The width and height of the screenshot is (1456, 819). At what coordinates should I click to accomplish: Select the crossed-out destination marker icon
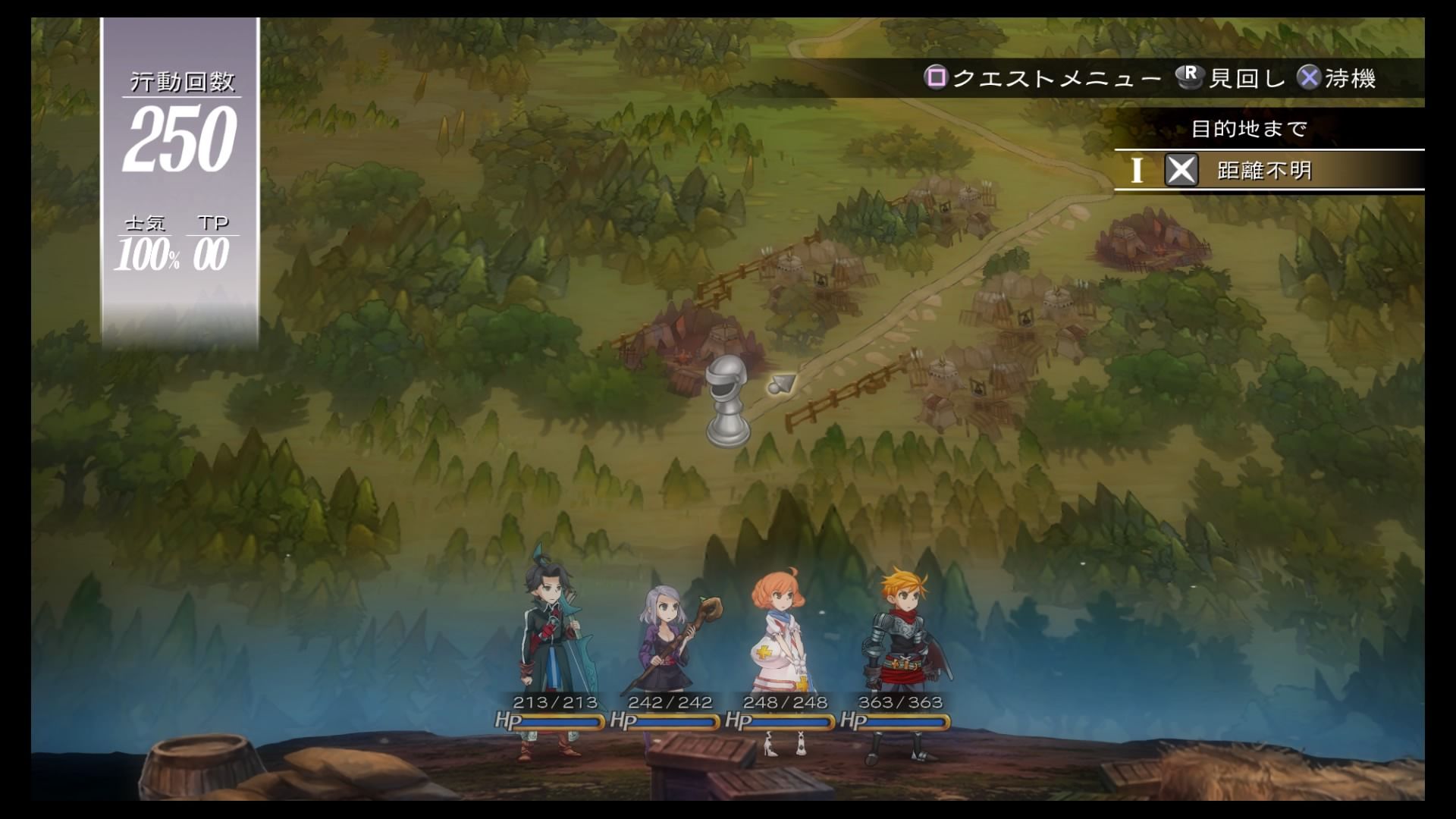pyautogui.click(x=1181, y=171)
